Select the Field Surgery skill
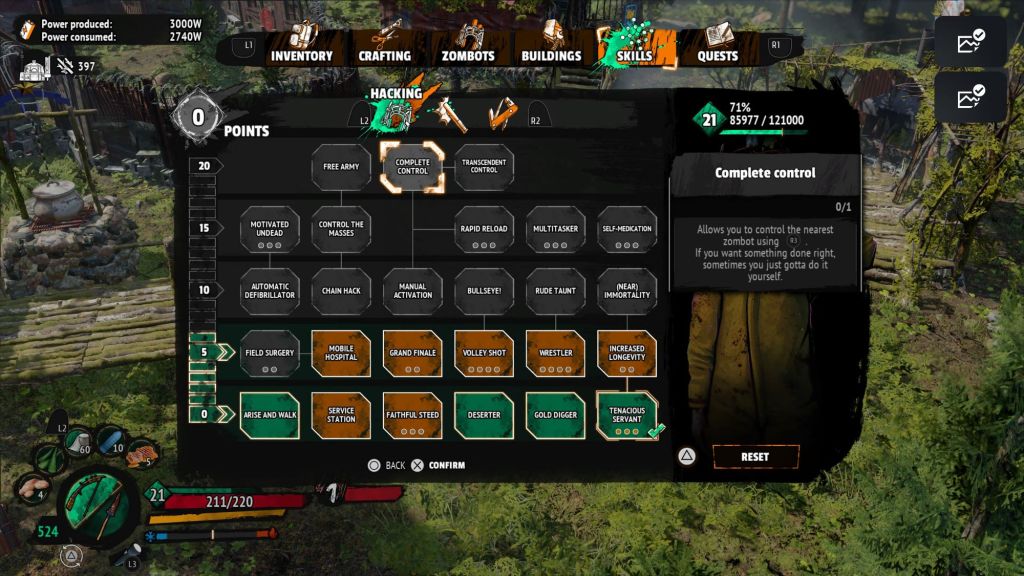This screenshot has height=576, width=1024. [269, 354]
